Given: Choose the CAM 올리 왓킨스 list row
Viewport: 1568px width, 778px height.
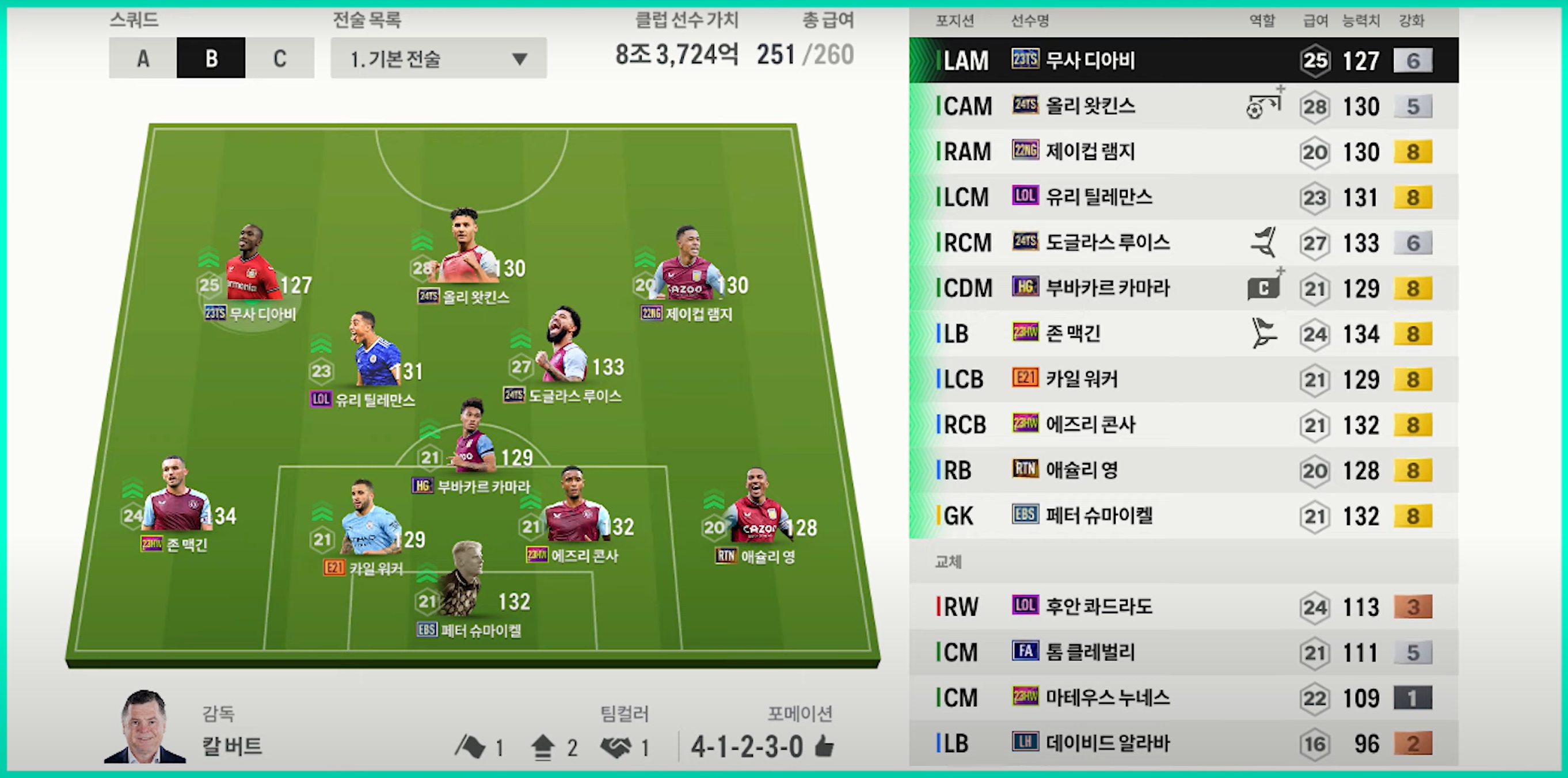Looking at the screenshot, I should 1183,106.
